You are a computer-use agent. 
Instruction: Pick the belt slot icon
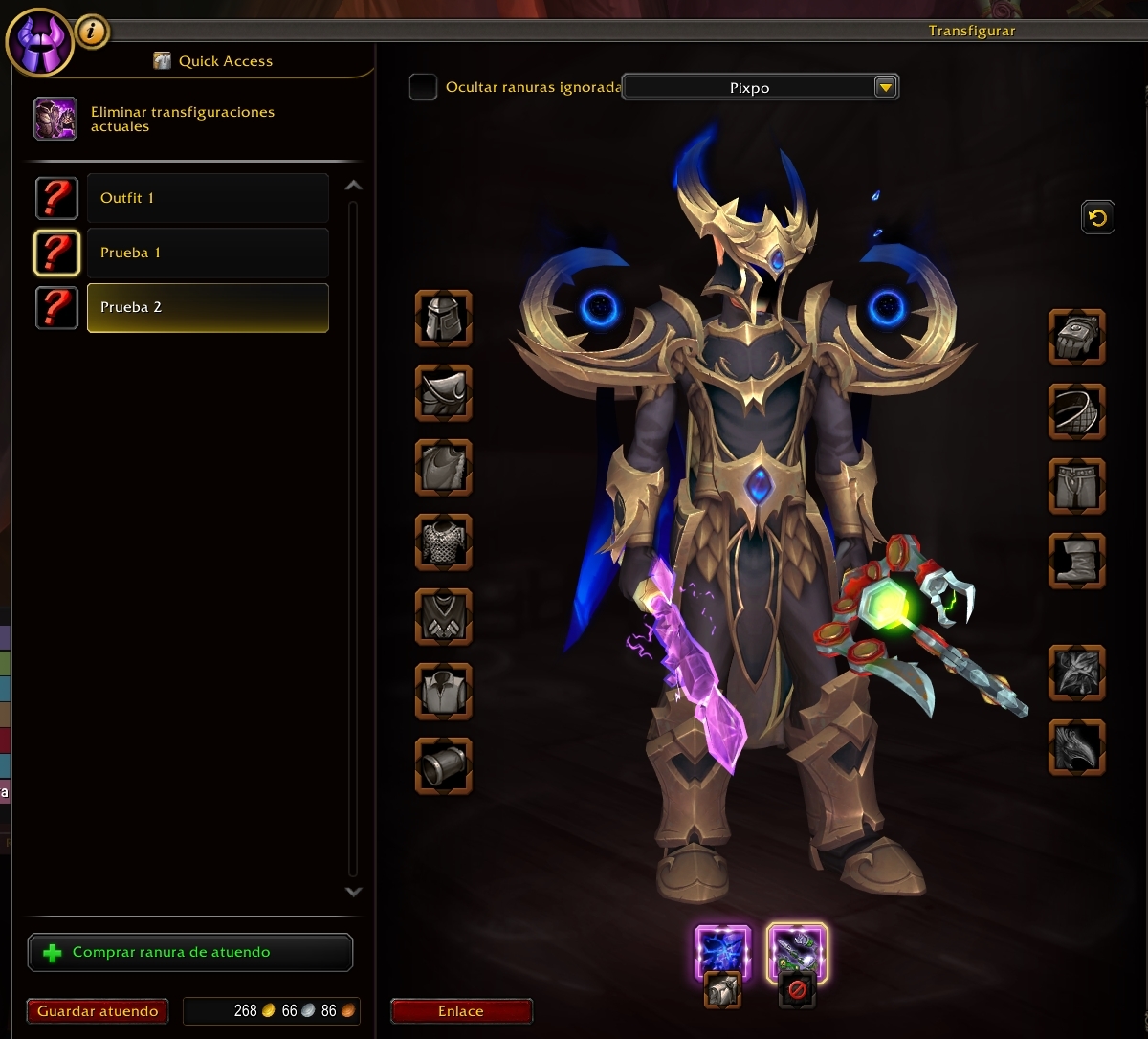click(1077, 411)
